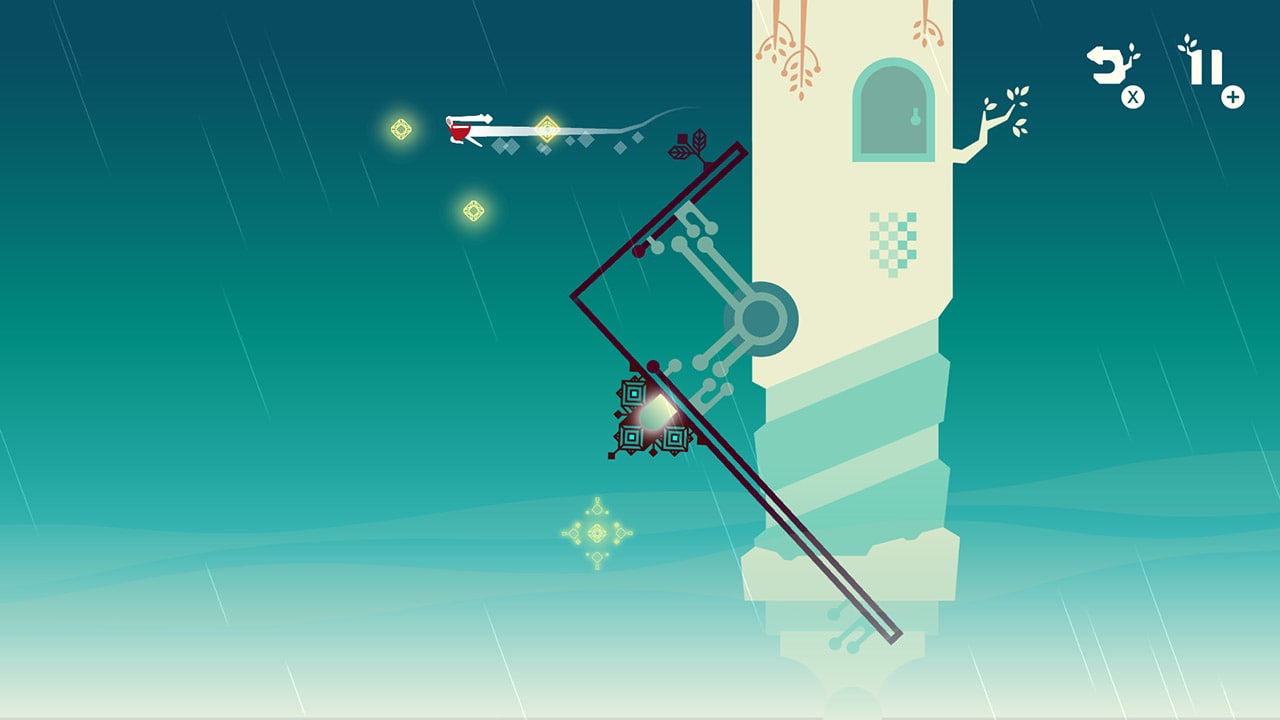The width and height of the screenshot is (1280, 720).
Task: Click the lower glowing diamond near the trail's end
Action: pyautogui.click(x=473, y=211)
